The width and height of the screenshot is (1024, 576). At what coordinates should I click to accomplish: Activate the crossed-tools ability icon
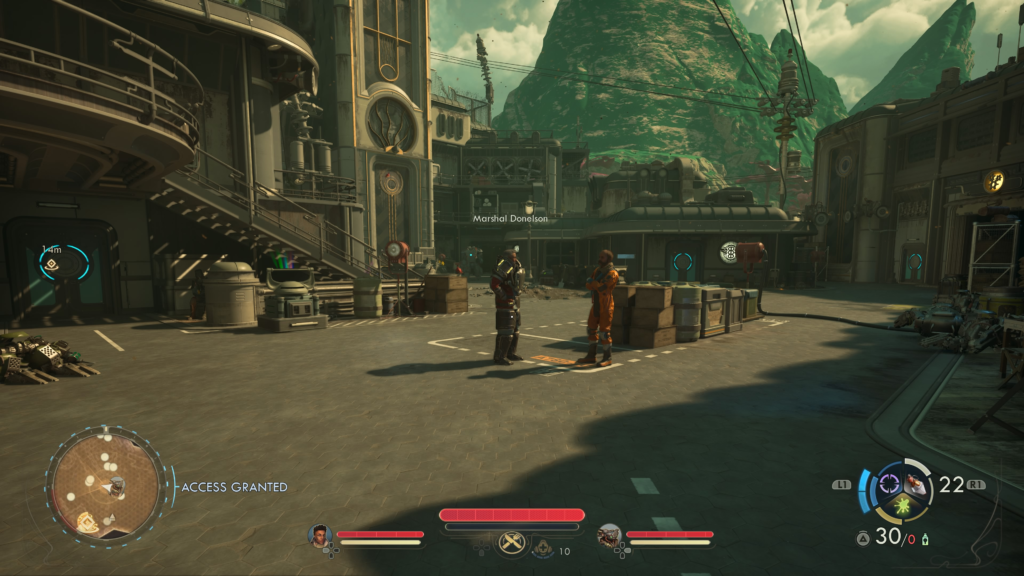pos(511,543)
